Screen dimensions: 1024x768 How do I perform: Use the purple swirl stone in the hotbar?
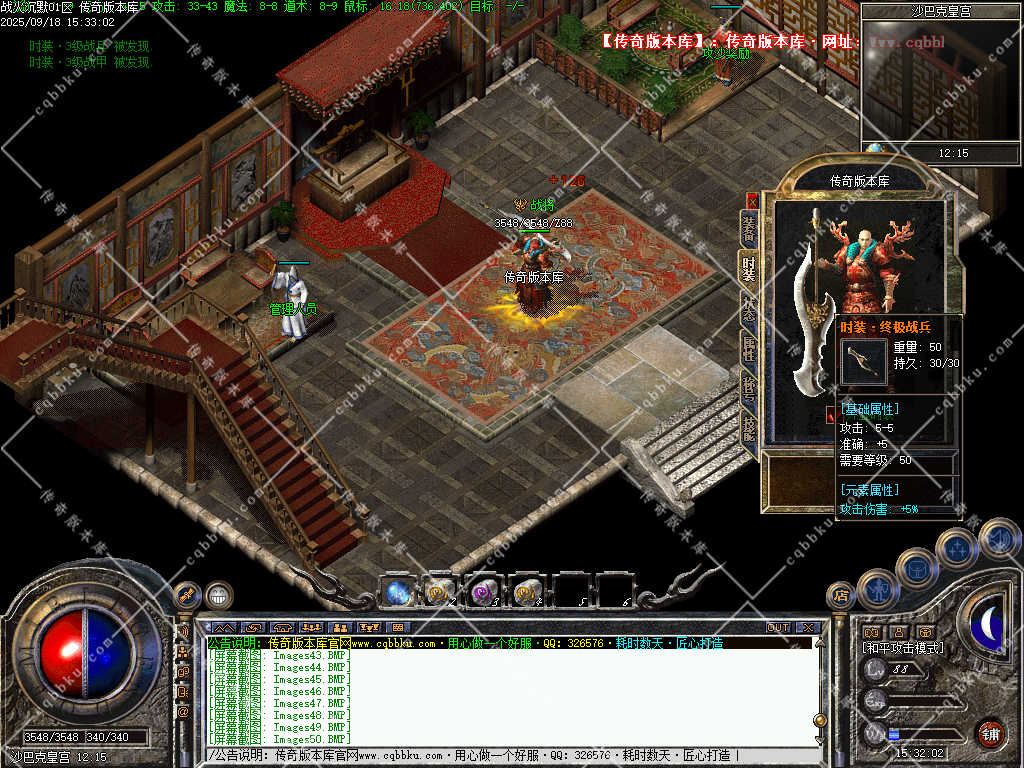[484, 592]
